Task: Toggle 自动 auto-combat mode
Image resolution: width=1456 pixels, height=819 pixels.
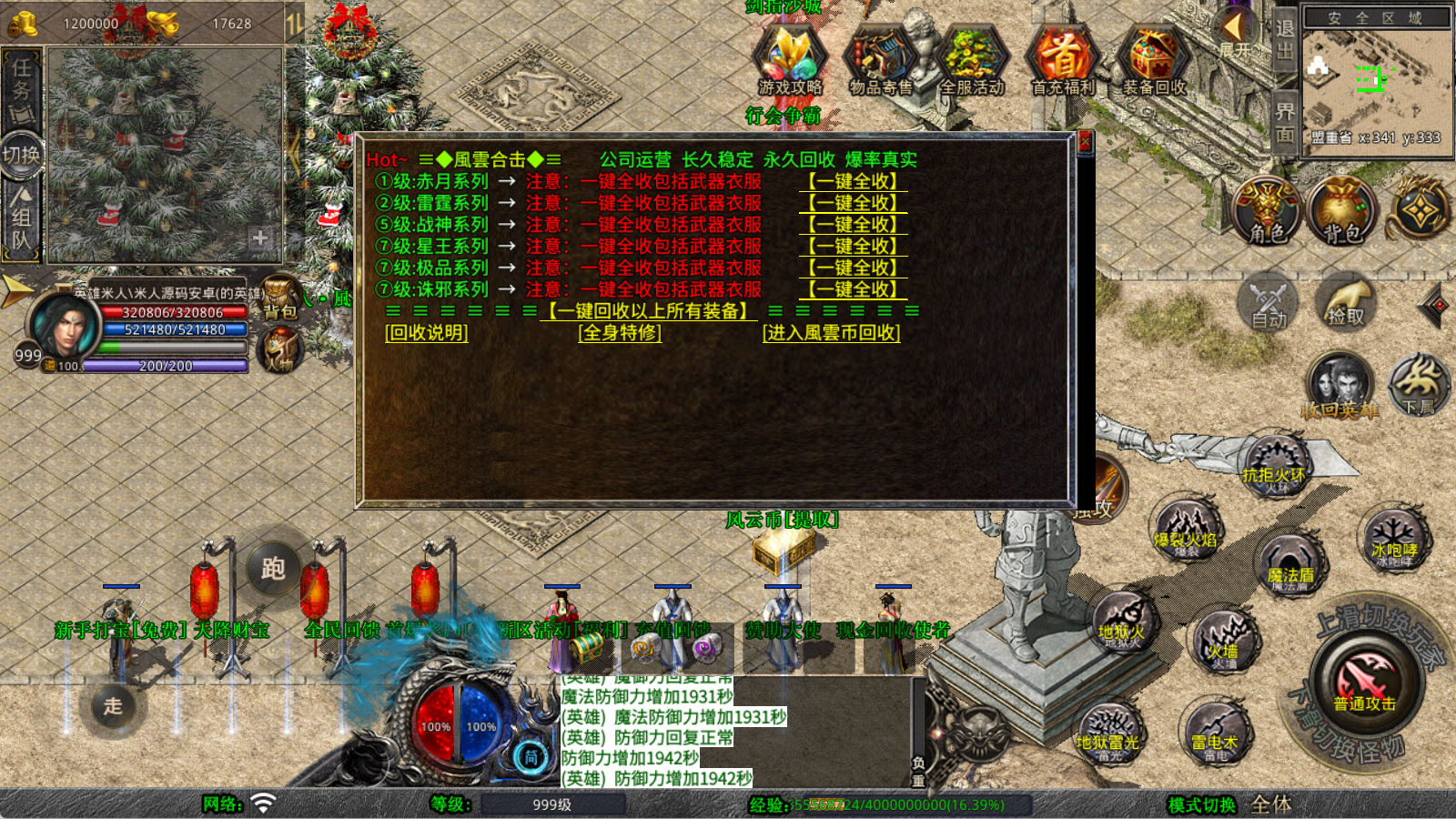Action: 1268,303
